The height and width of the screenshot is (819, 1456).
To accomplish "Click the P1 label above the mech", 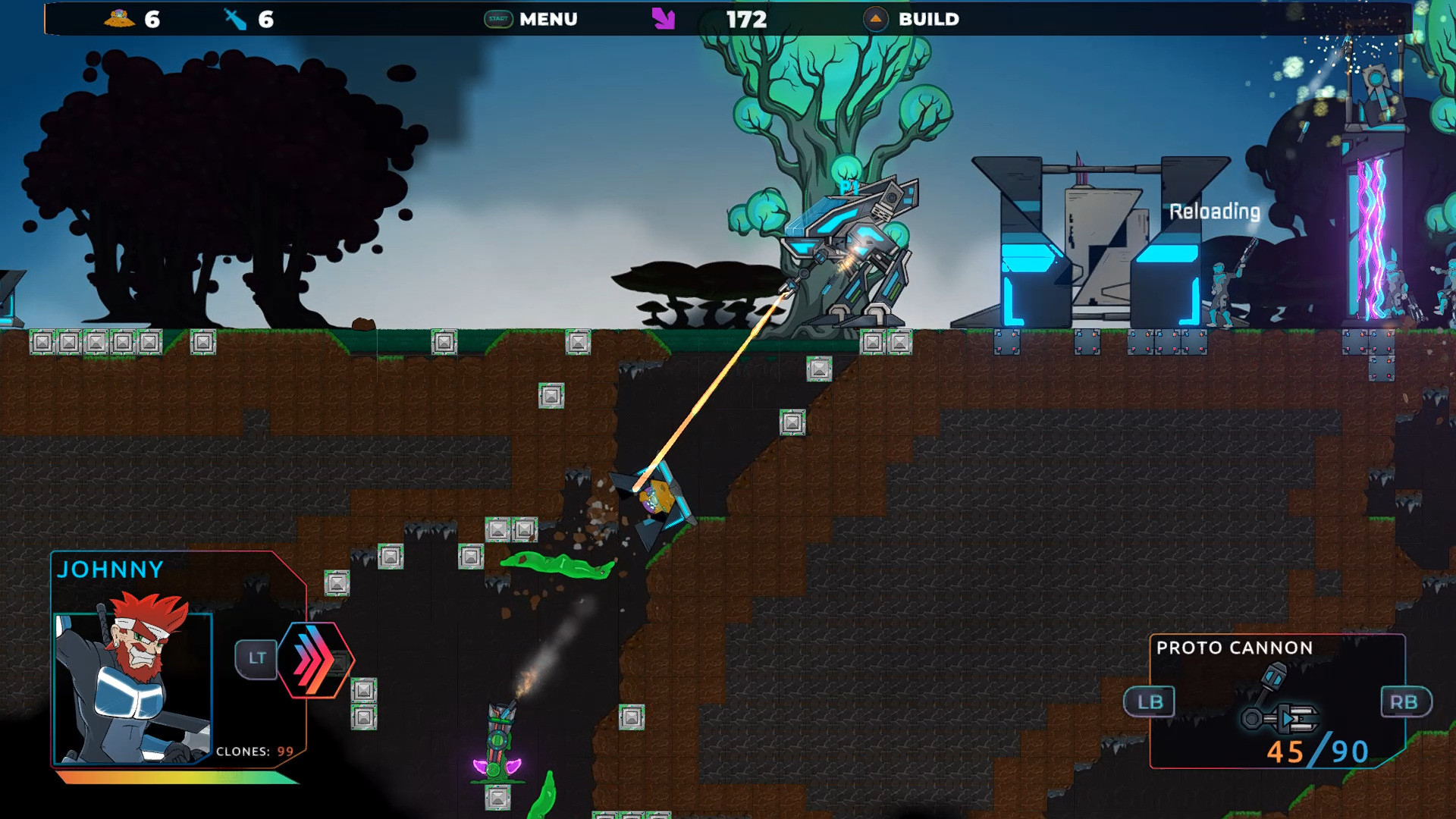I will [x=849, y=184].
